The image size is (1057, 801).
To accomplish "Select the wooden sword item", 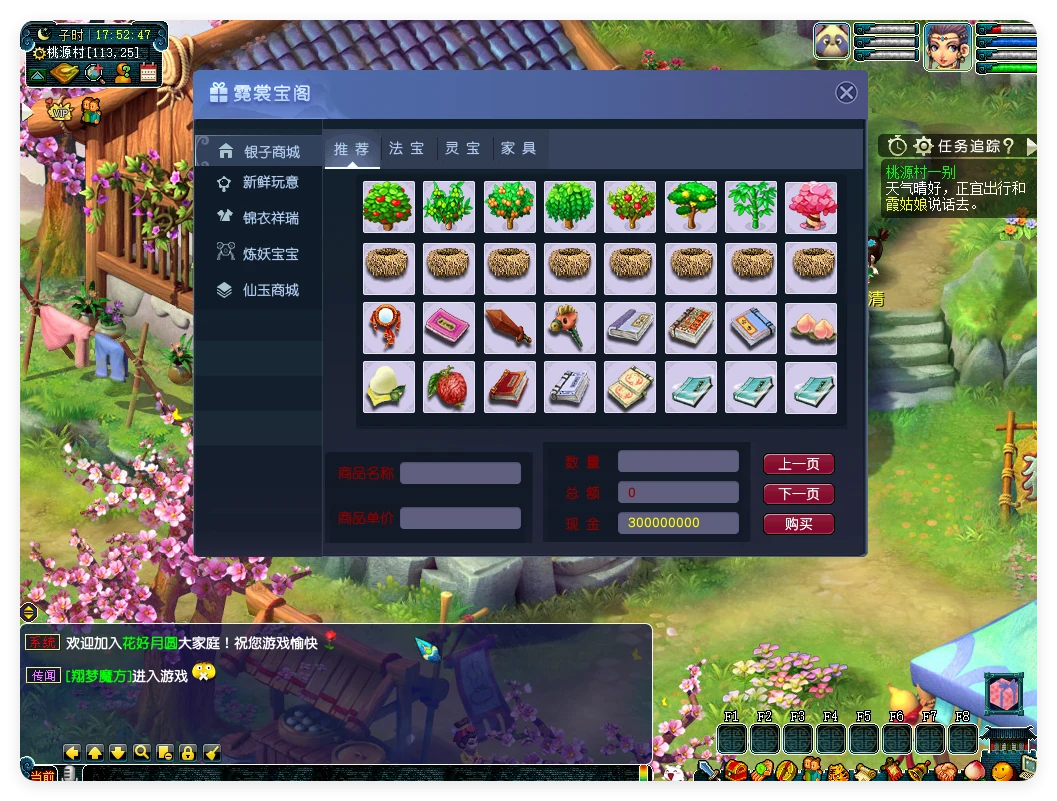I will click(509, 328).
